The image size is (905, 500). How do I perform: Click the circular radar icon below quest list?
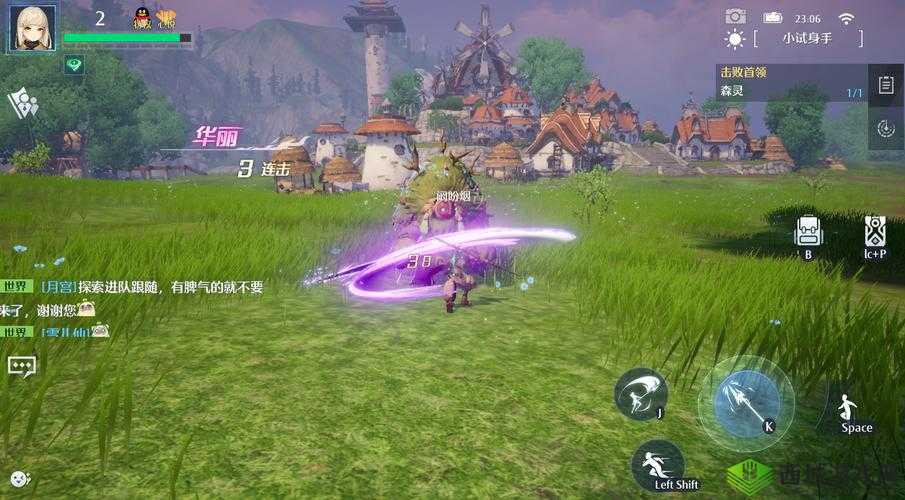885,128
